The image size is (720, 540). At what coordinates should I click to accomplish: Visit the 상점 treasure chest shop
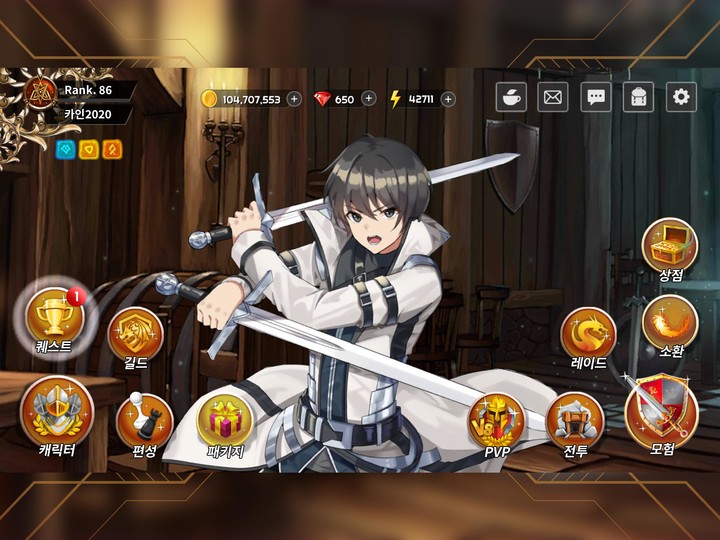670,245
